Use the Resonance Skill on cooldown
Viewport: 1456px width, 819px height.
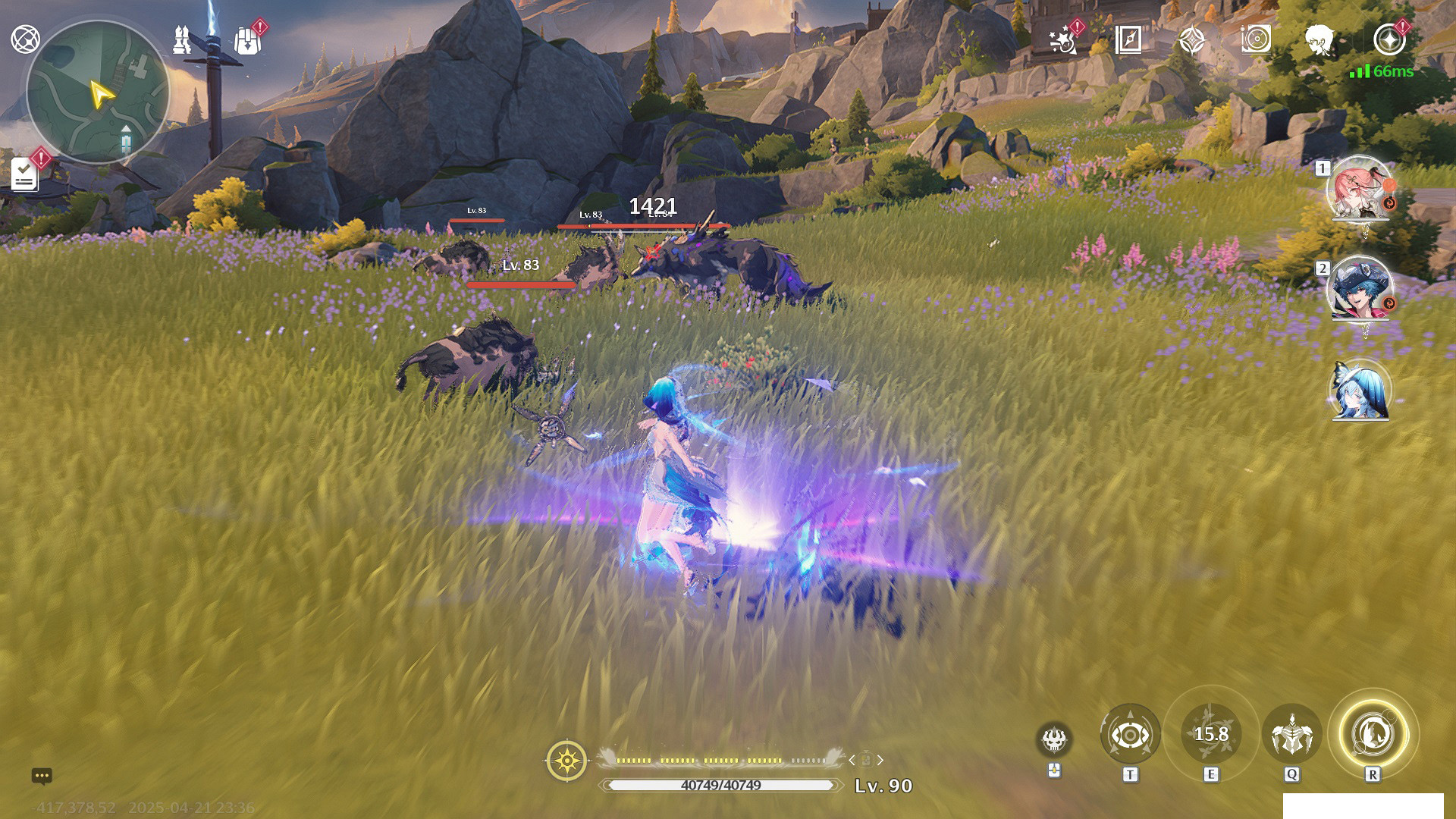[1211, 735]
